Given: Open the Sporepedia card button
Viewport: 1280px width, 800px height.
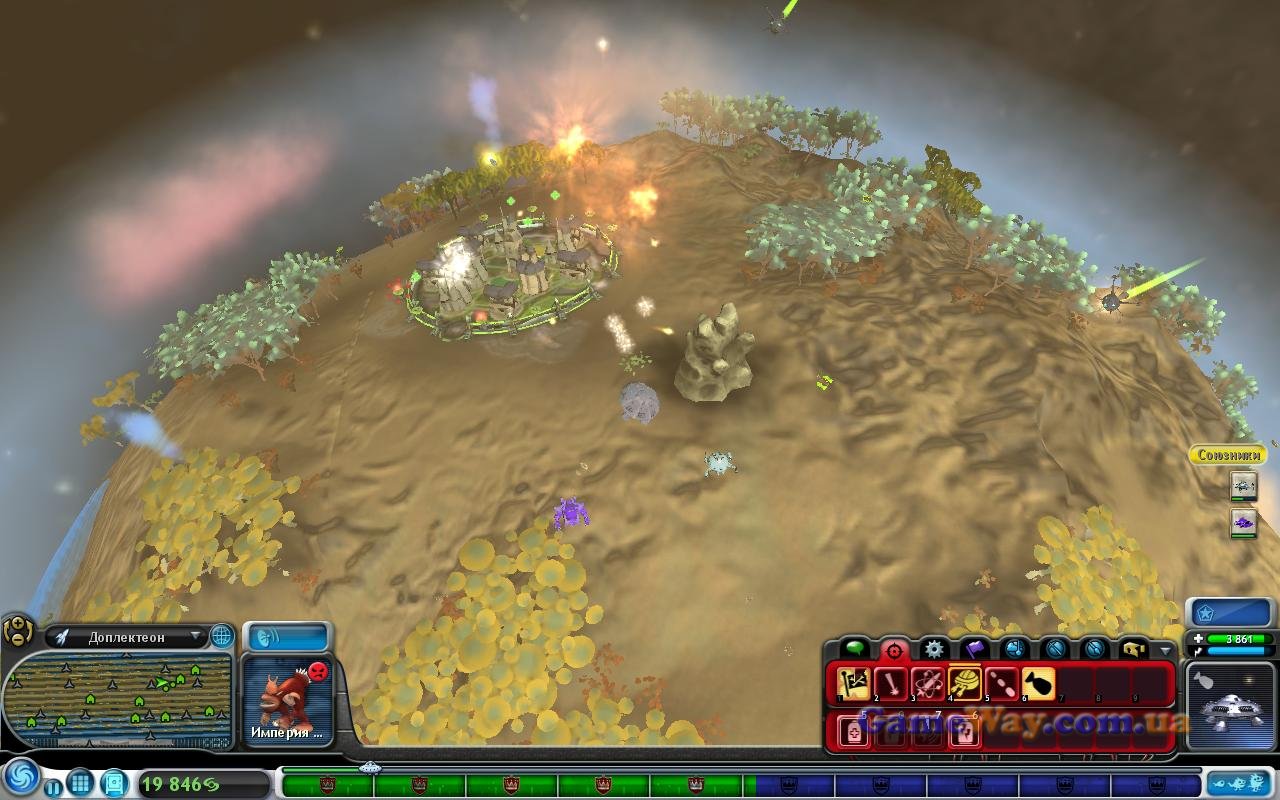Looking at the screenshot, I should [x=114, y=782].
